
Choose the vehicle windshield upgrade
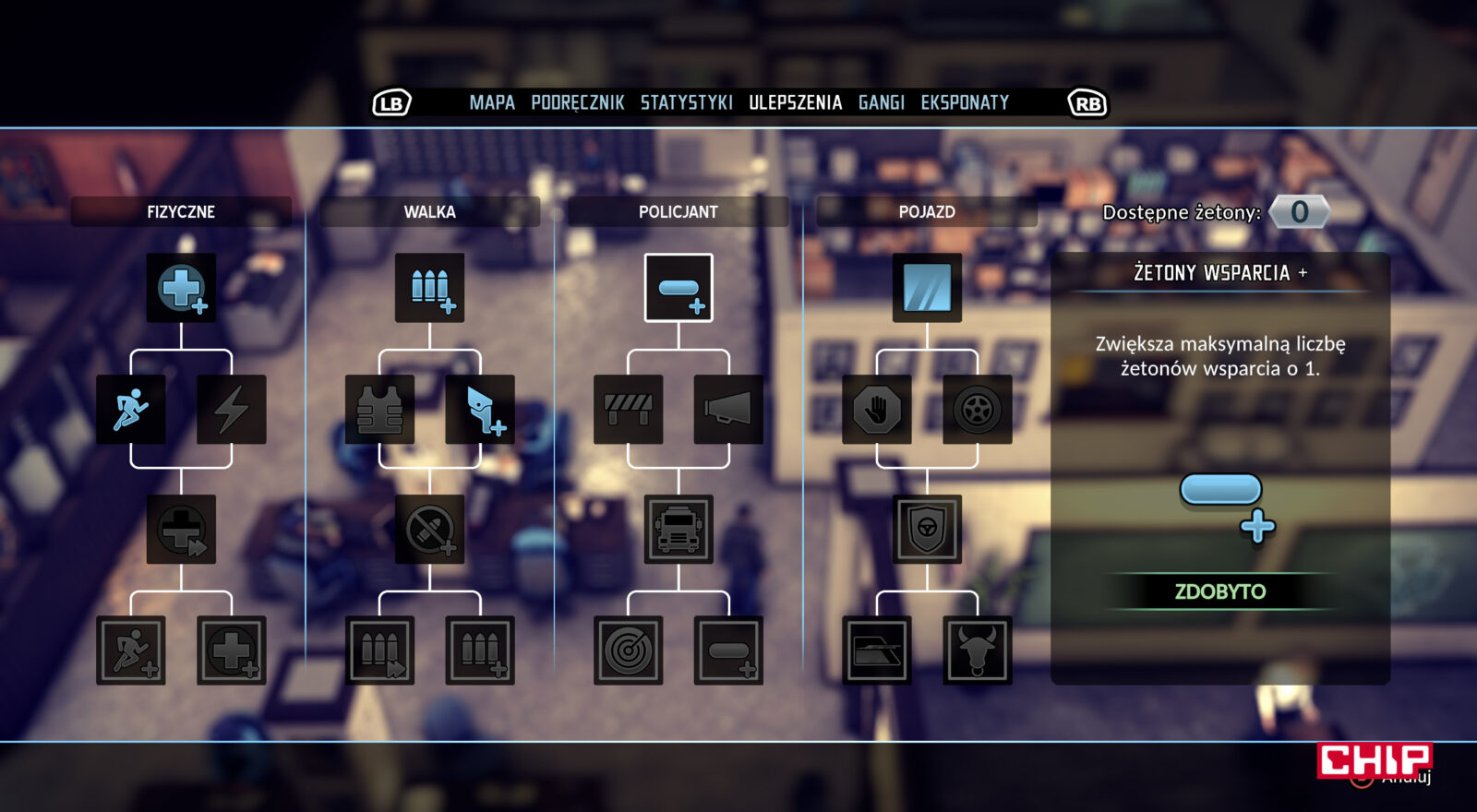coord(927,288)
